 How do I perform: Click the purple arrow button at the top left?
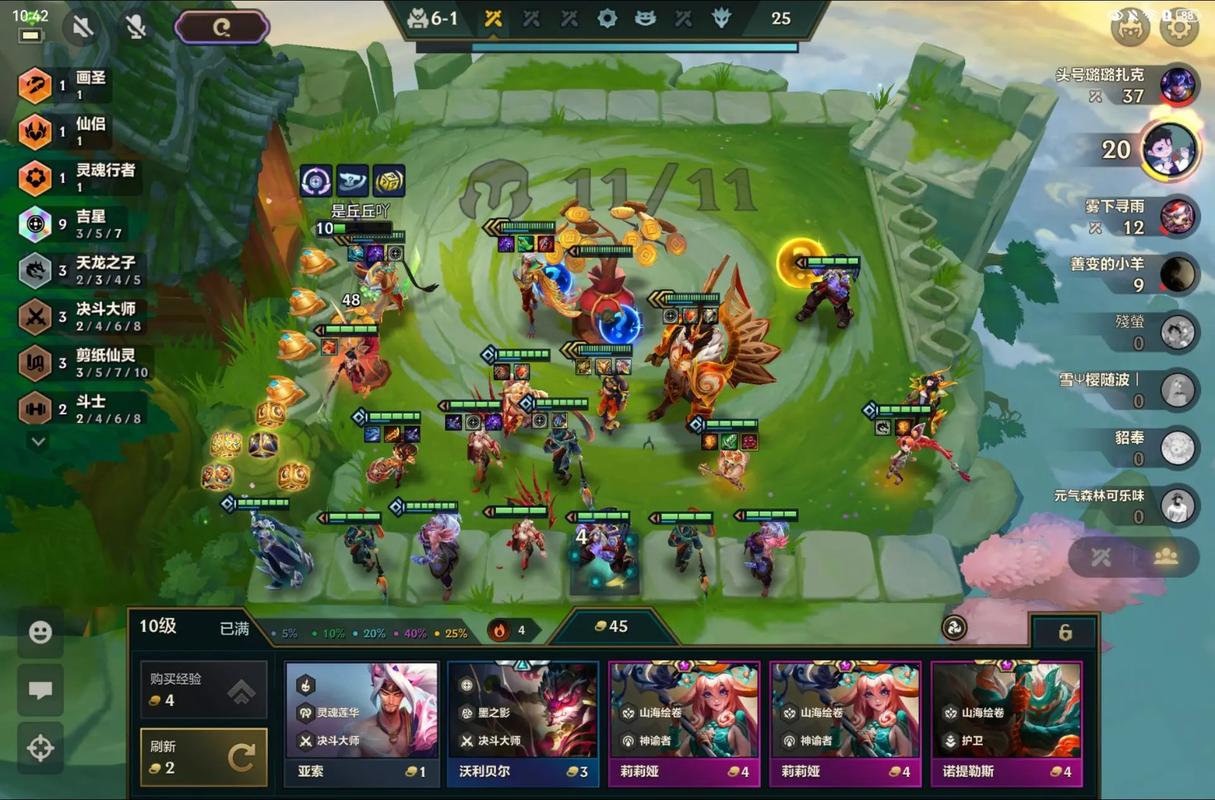coord(222,27)
